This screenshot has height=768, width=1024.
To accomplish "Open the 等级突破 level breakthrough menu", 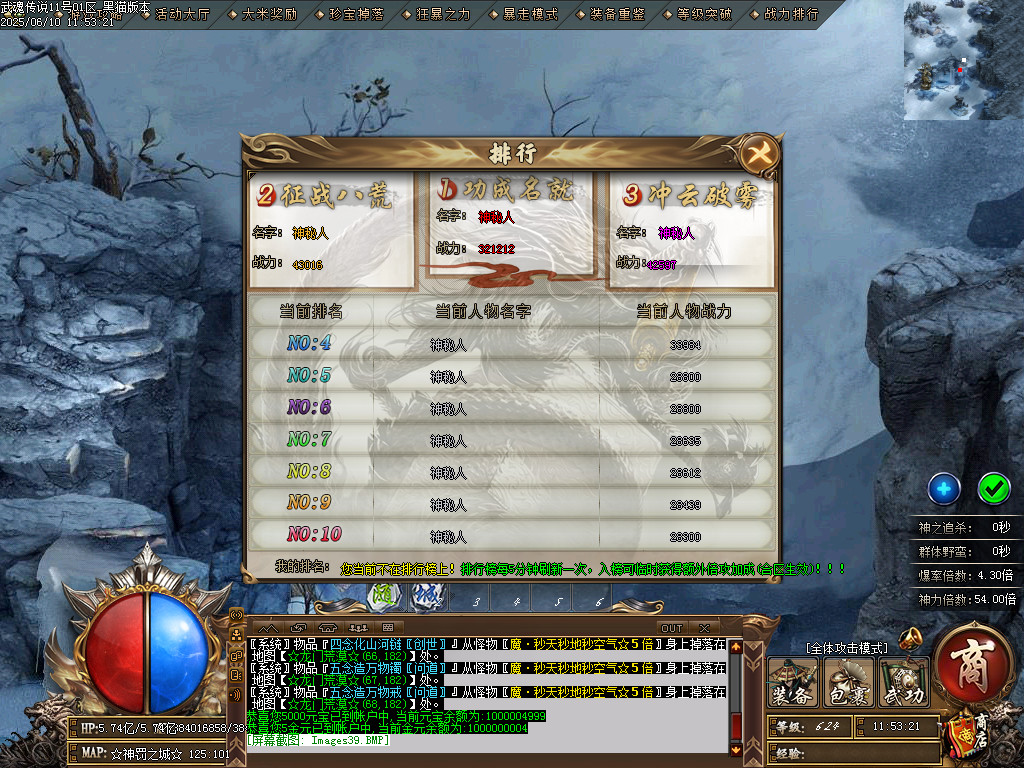I will 704,14.
